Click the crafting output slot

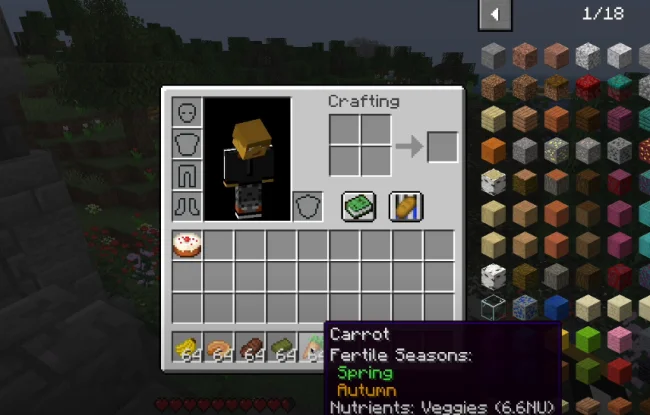(x=442, y=147)
